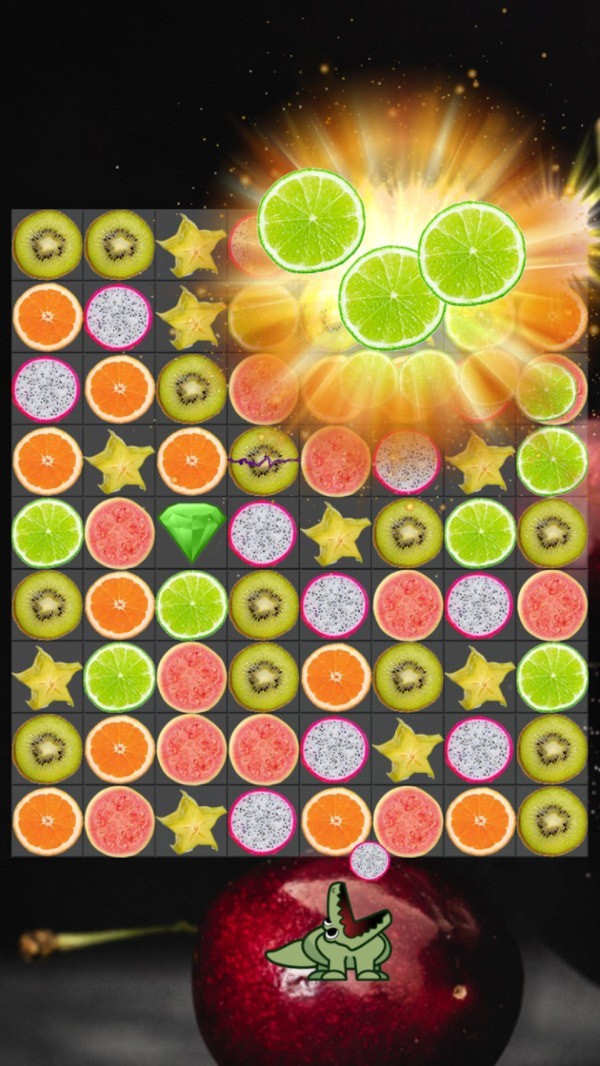600x1066 pixels.
Task: Select the lime tile directly beneath the green gem
Action: click(191, 605)
